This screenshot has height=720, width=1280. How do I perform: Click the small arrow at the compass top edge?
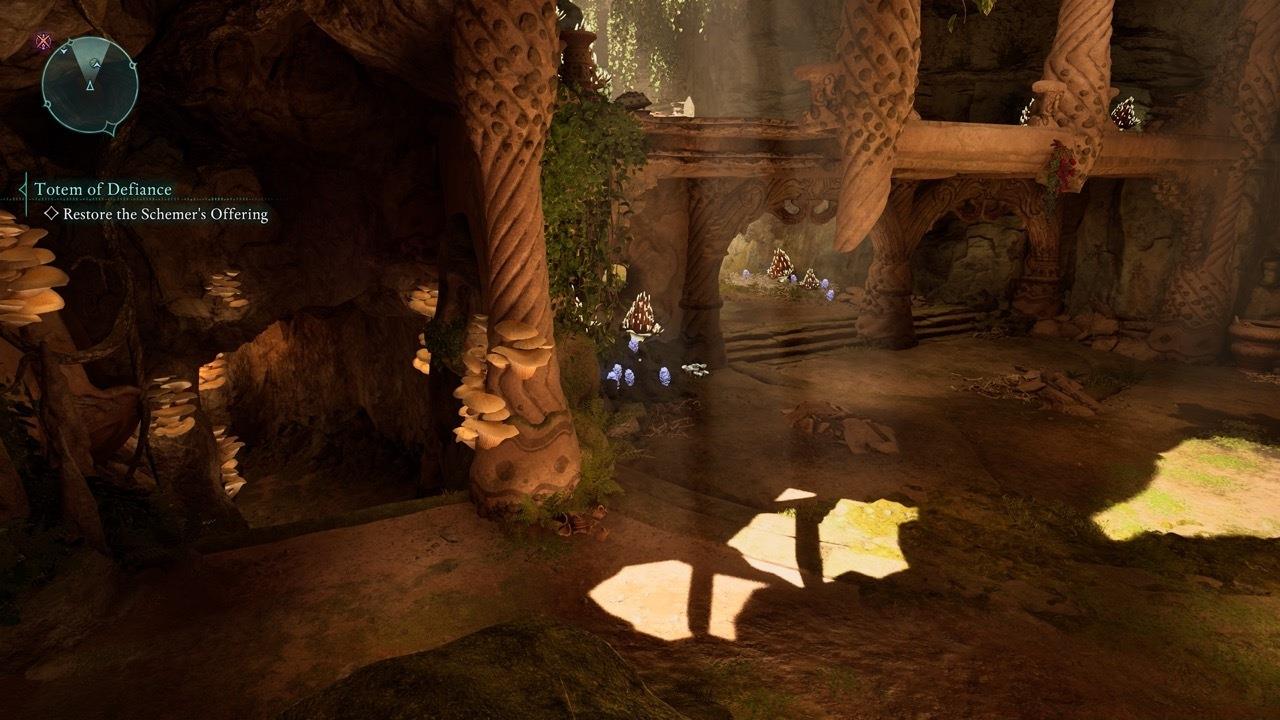64,52
